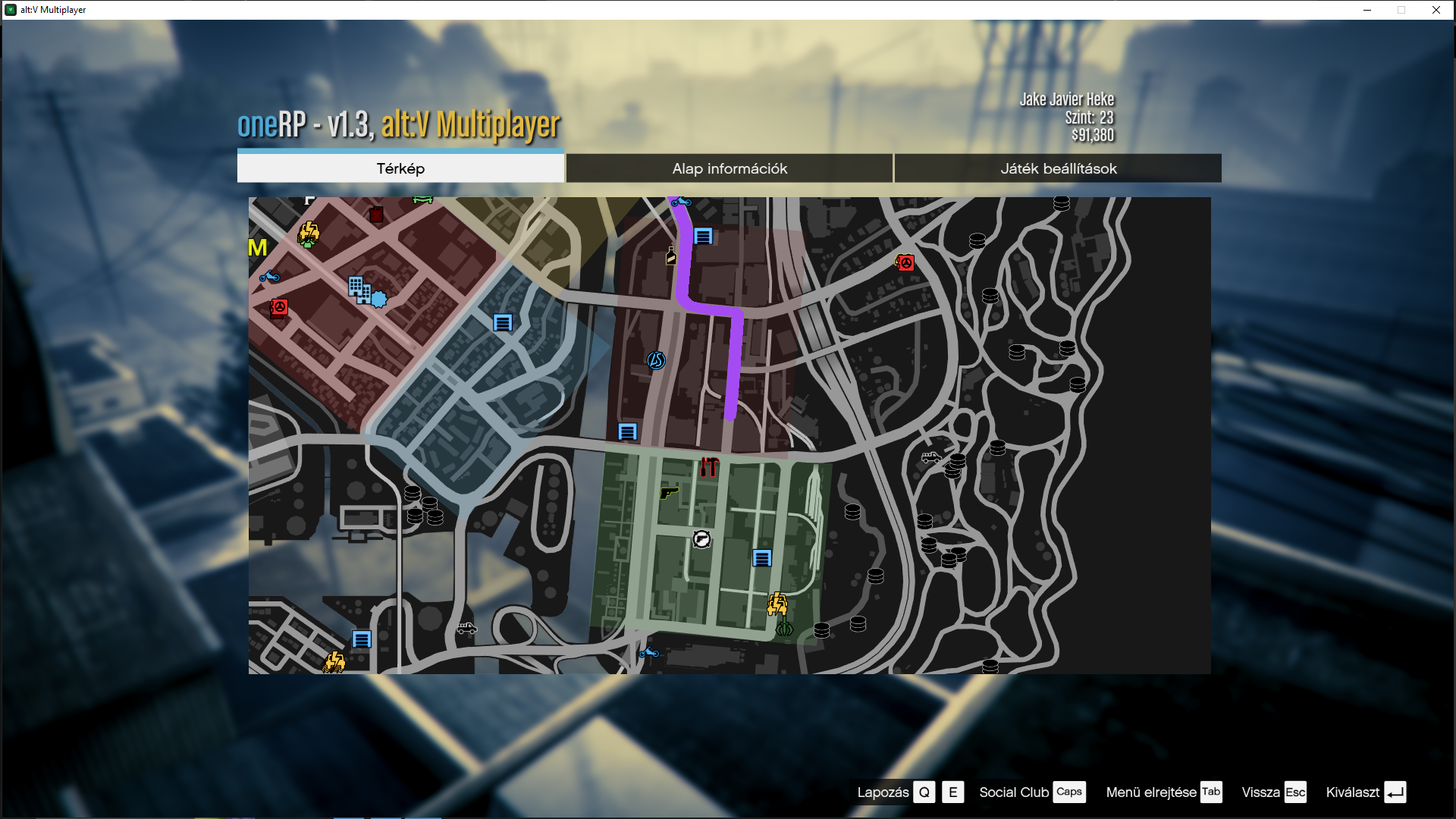Choose the blue office buildings map marker

click(359, 289)
